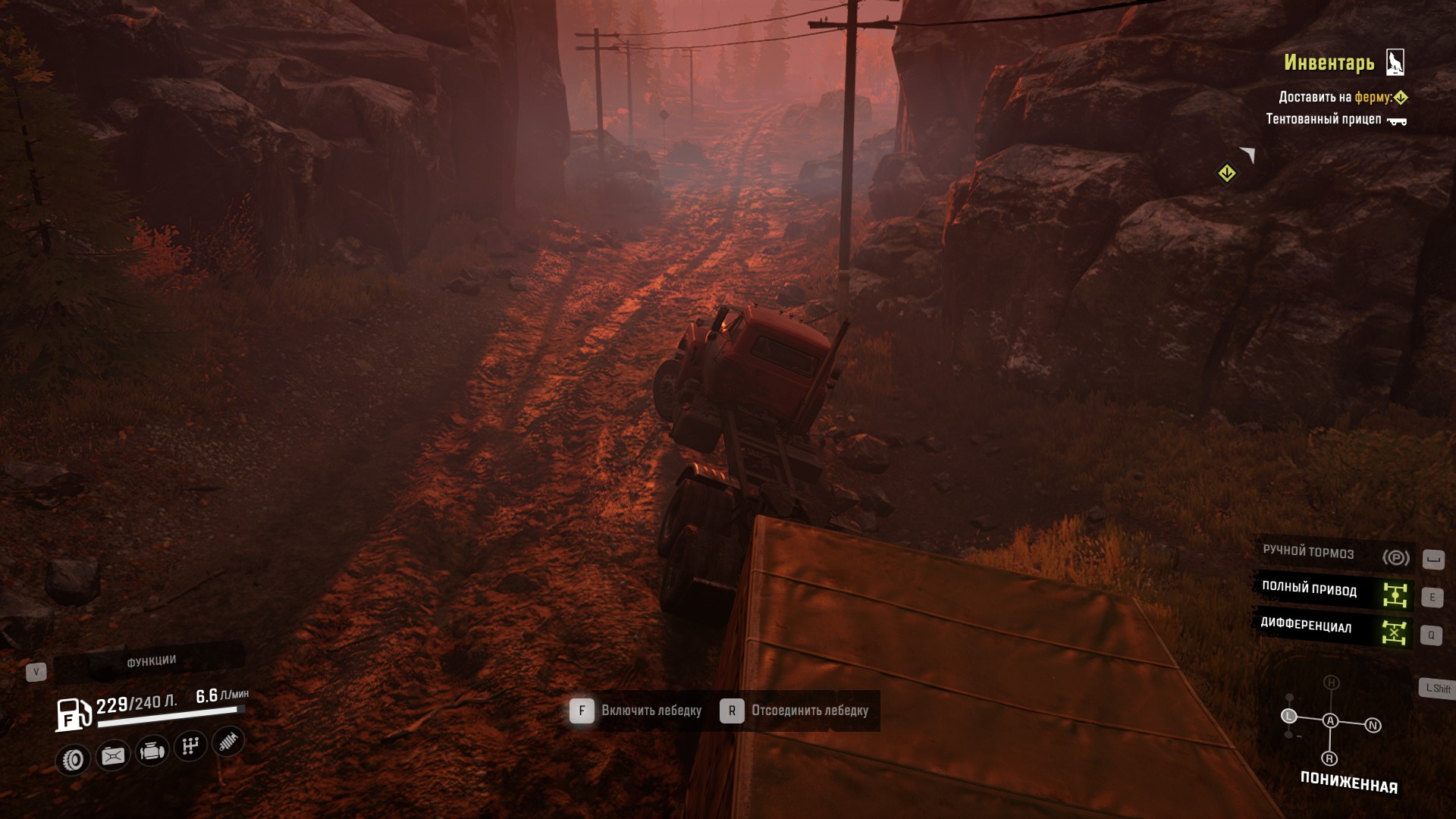Select R reverse on the gearbox
1456x819 pixels.
[1329, 758]
